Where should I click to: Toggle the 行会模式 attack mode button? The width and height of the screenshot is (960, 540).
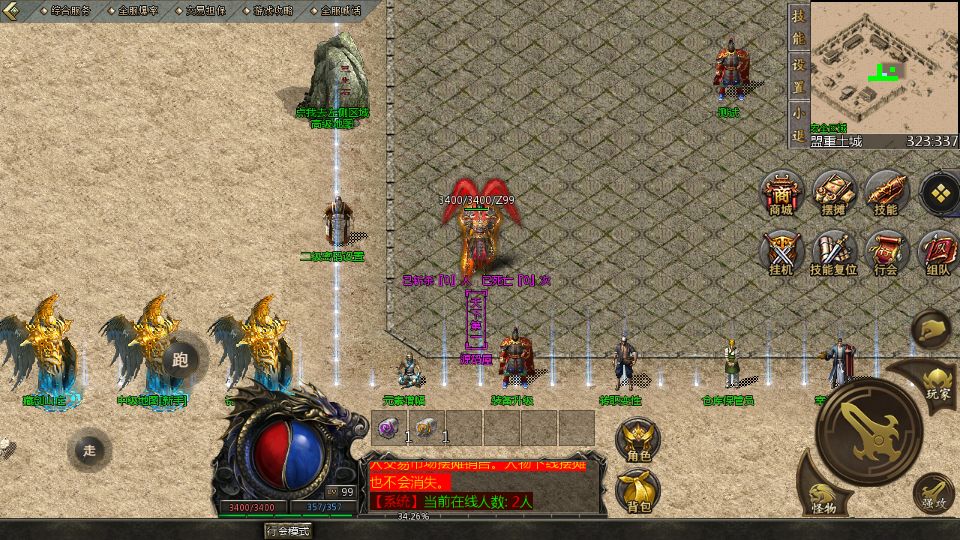coord(288,531)
